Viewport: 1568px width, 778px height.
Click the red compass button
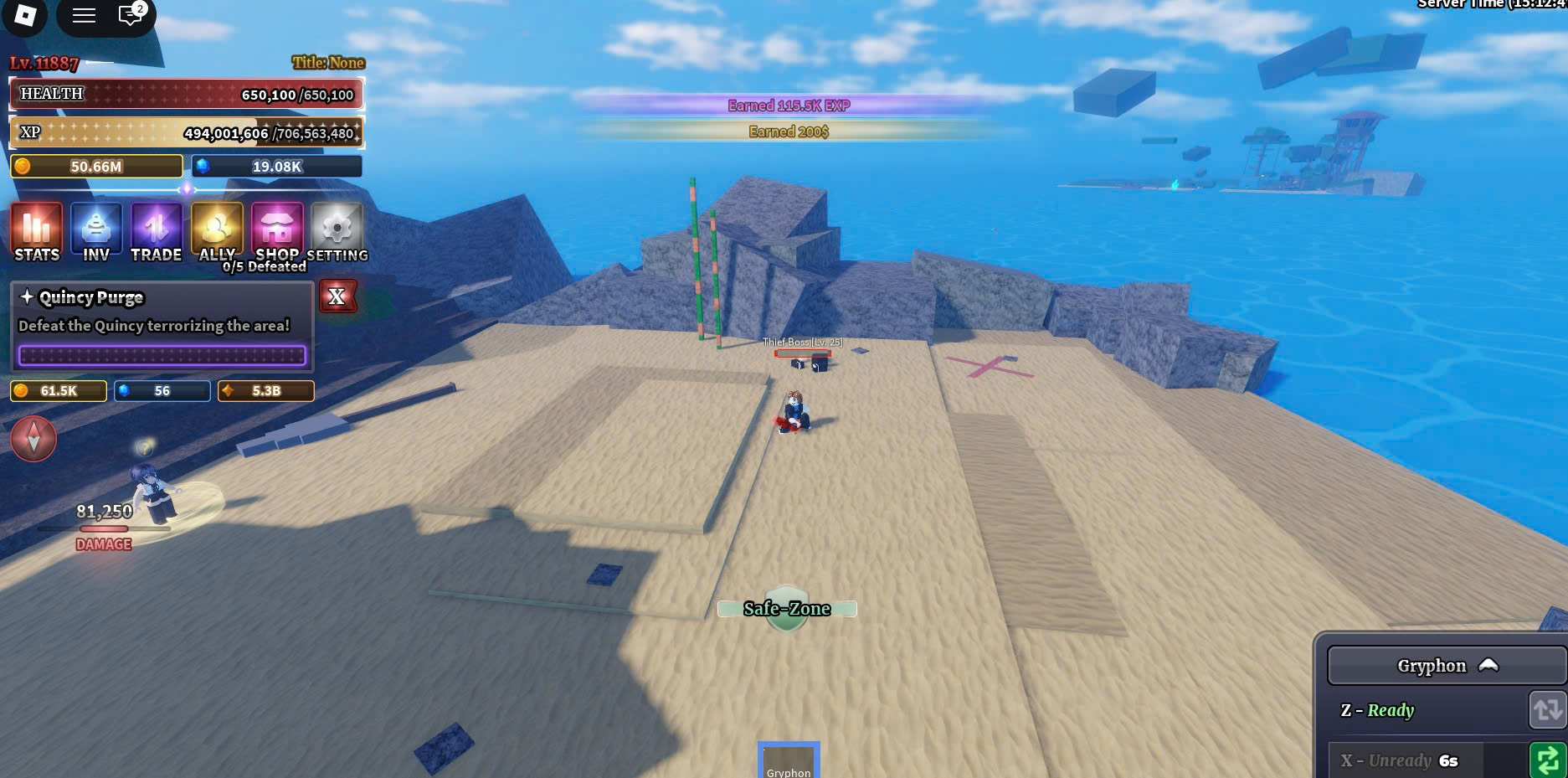pyautogui.click(x=33, y=438)
